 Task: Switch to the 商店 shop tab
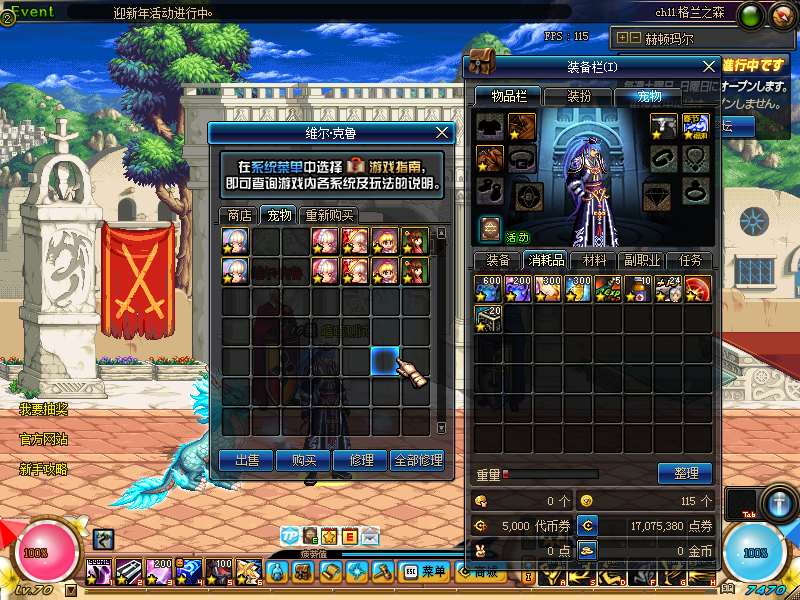(x=239, y=215)
